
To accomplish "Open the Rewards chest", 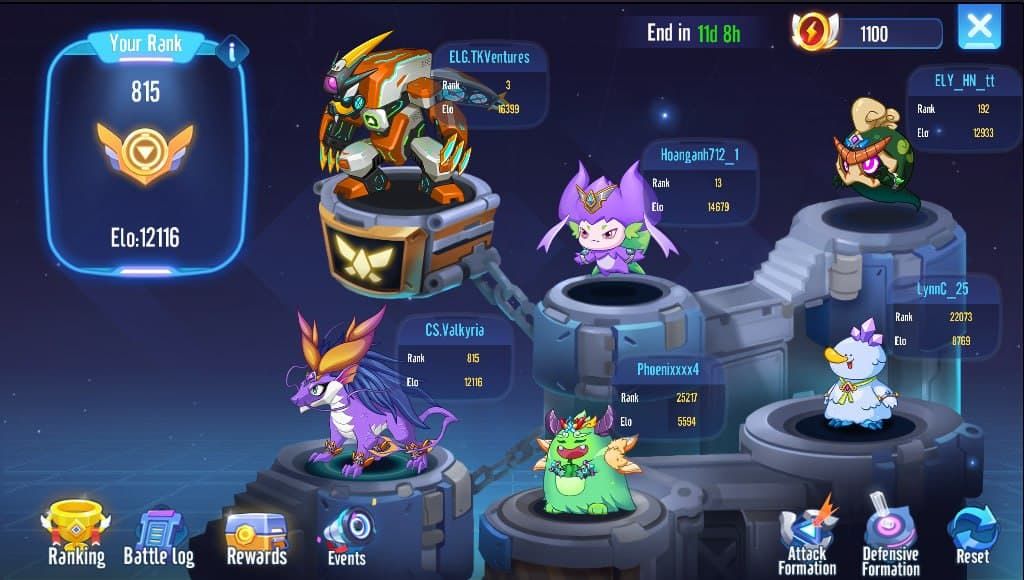I will click(256, 537).
